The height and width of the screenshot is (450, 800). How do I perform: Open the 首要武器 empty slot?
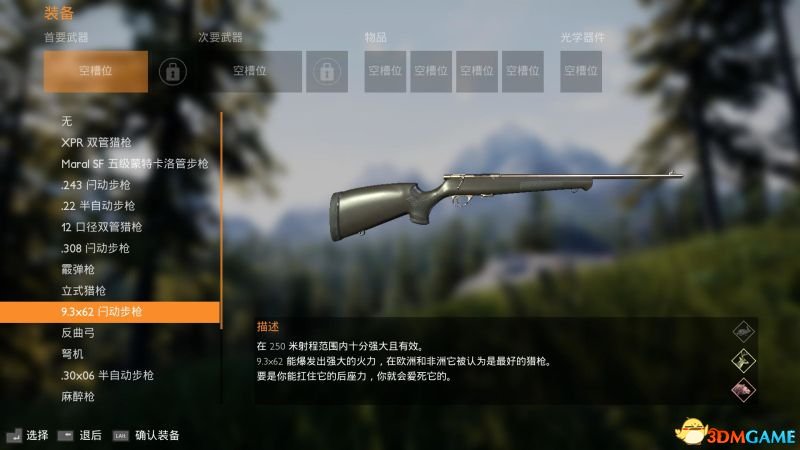[x=96, y=72]
